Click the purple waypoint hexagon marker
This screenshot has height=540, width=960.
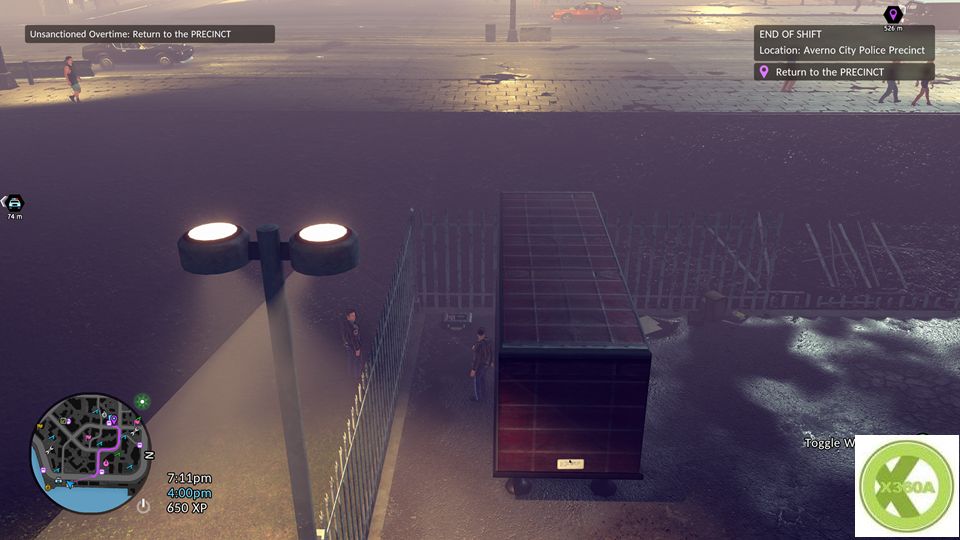pyautogui.click(x=893, y=14)
